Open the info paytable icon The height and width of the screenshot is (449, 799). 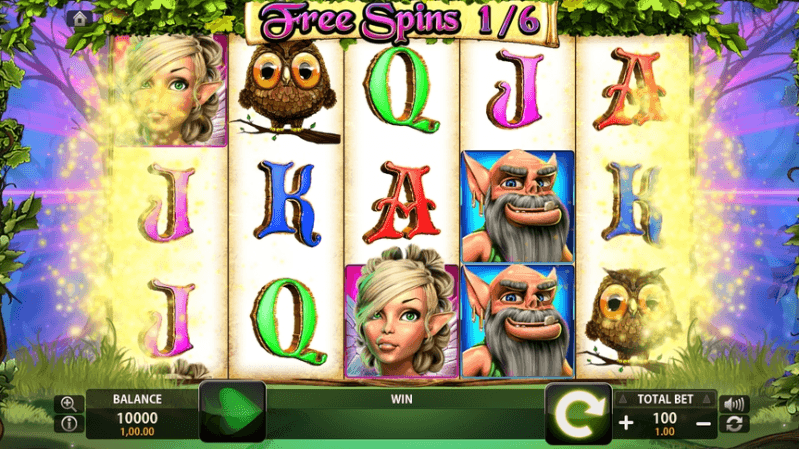pos(68,424)
